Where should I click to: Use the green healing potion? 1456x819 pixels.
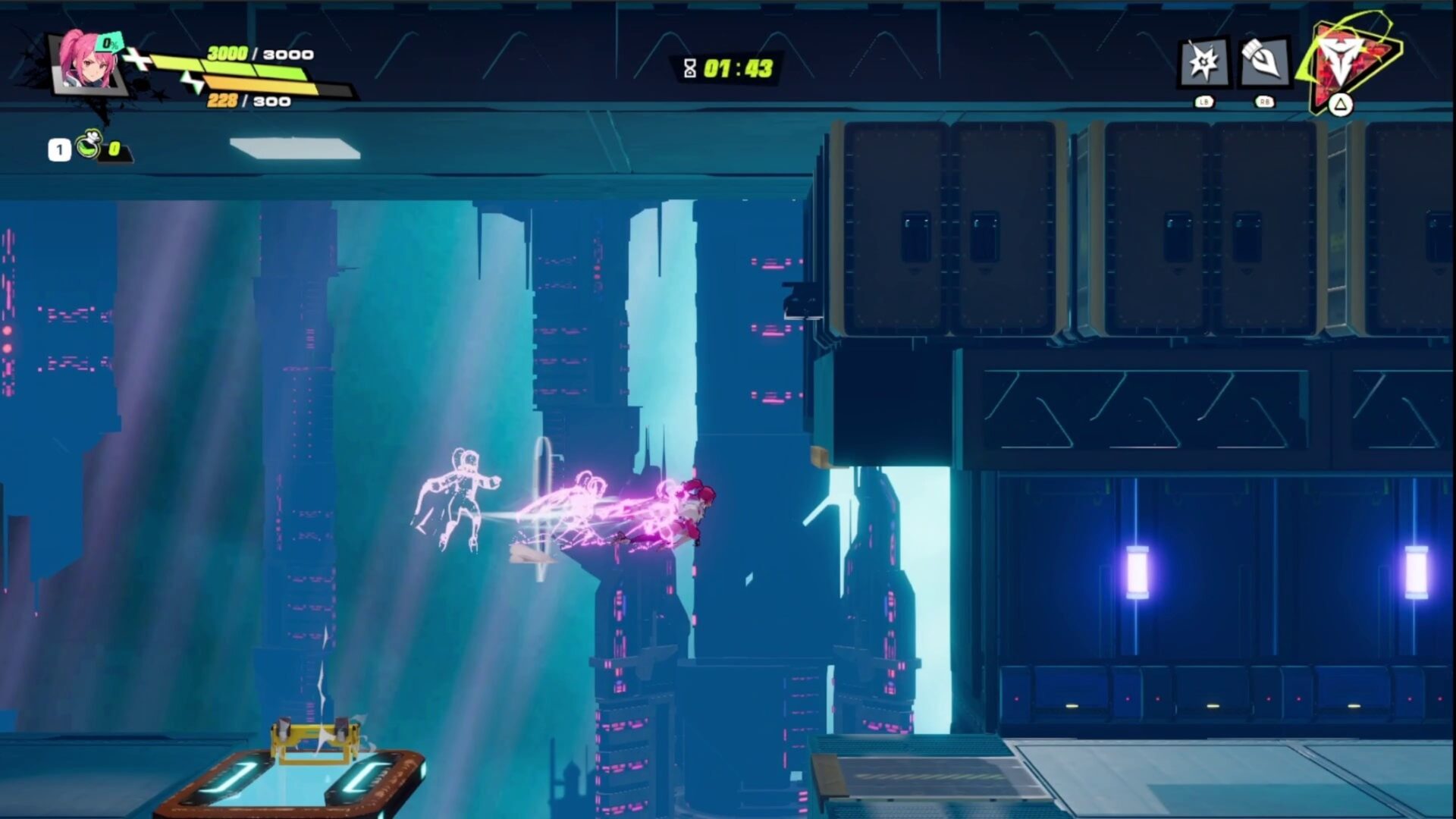[90, 146]
